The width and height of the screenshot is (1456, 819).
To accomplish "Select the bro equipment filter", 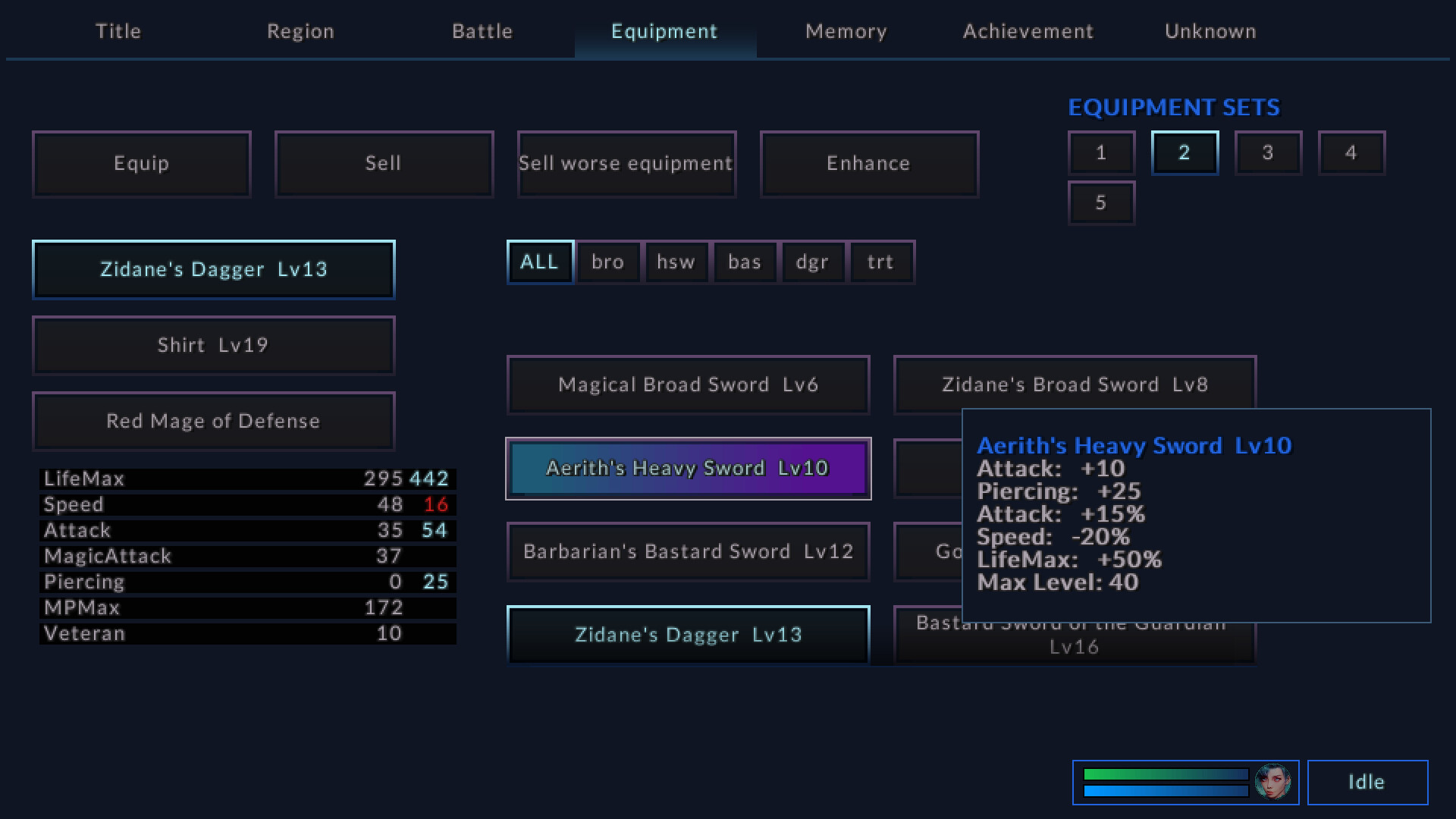I will [x=607, y=262].
